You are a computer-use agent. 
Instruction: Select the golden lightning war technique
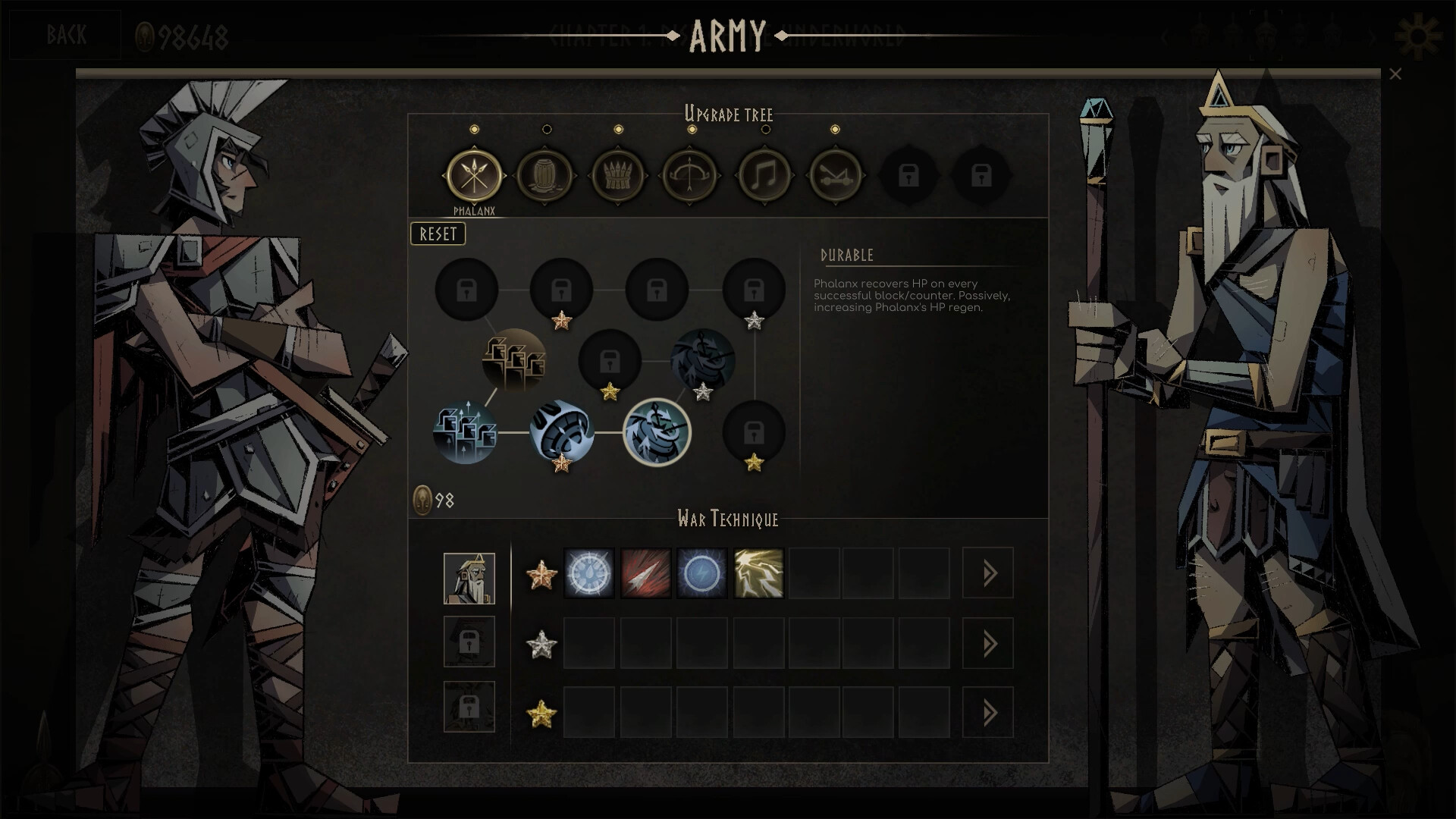758,573
